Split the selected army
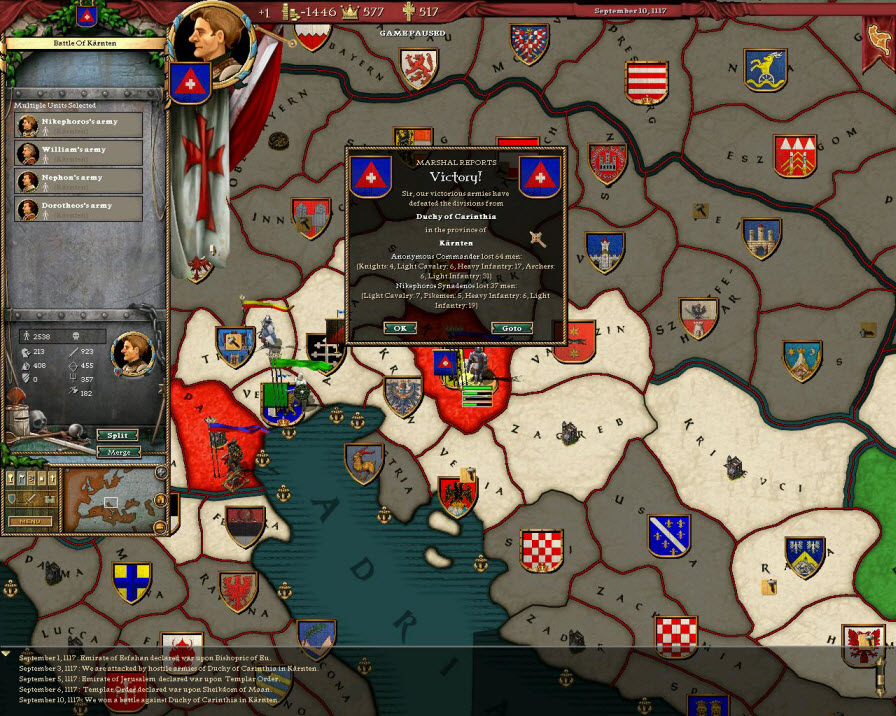This screenshot has width=896, height=716. 117,436
